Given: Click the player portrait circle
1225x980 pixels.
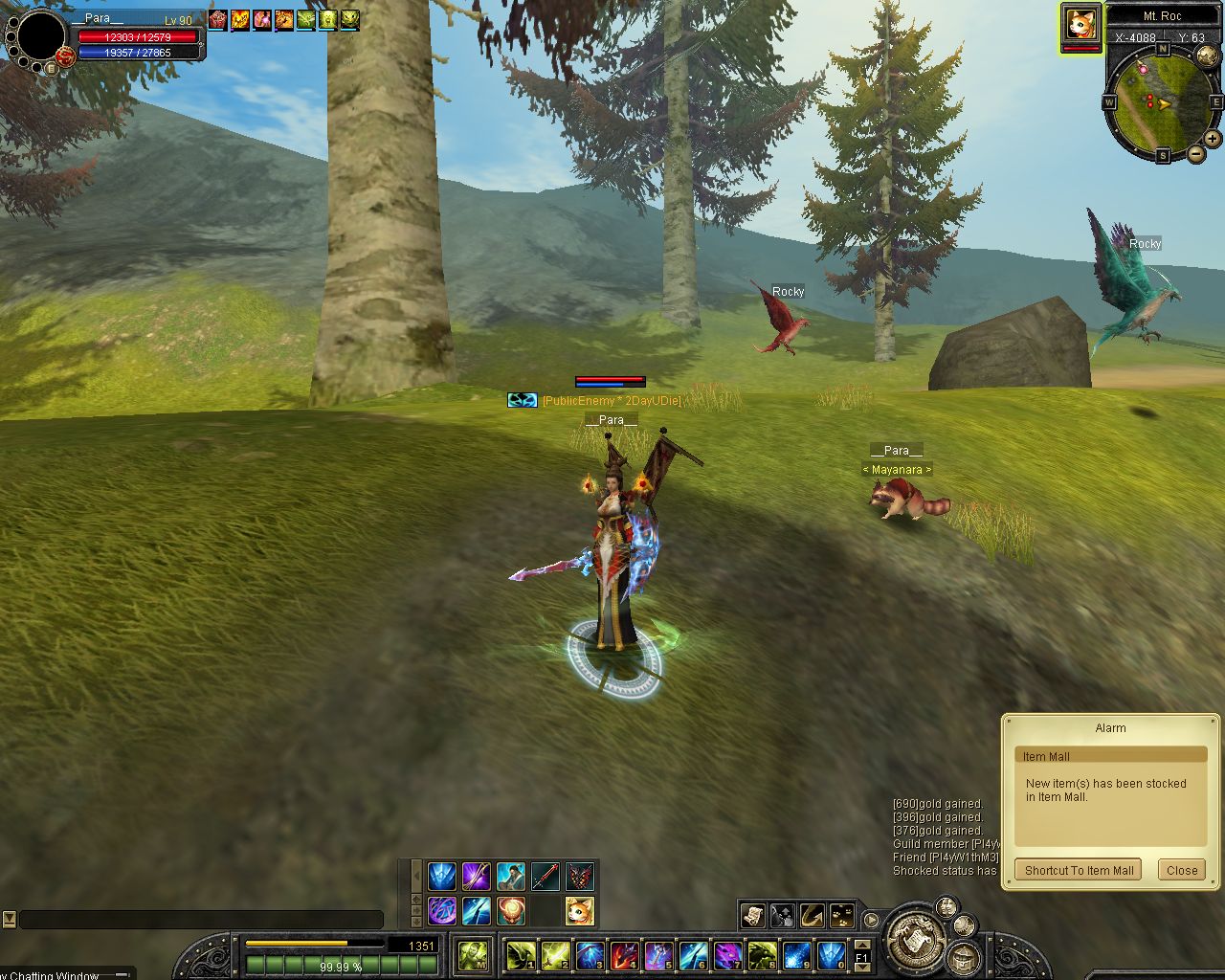Looking at the screenshot, I should [x=41, y=36].
